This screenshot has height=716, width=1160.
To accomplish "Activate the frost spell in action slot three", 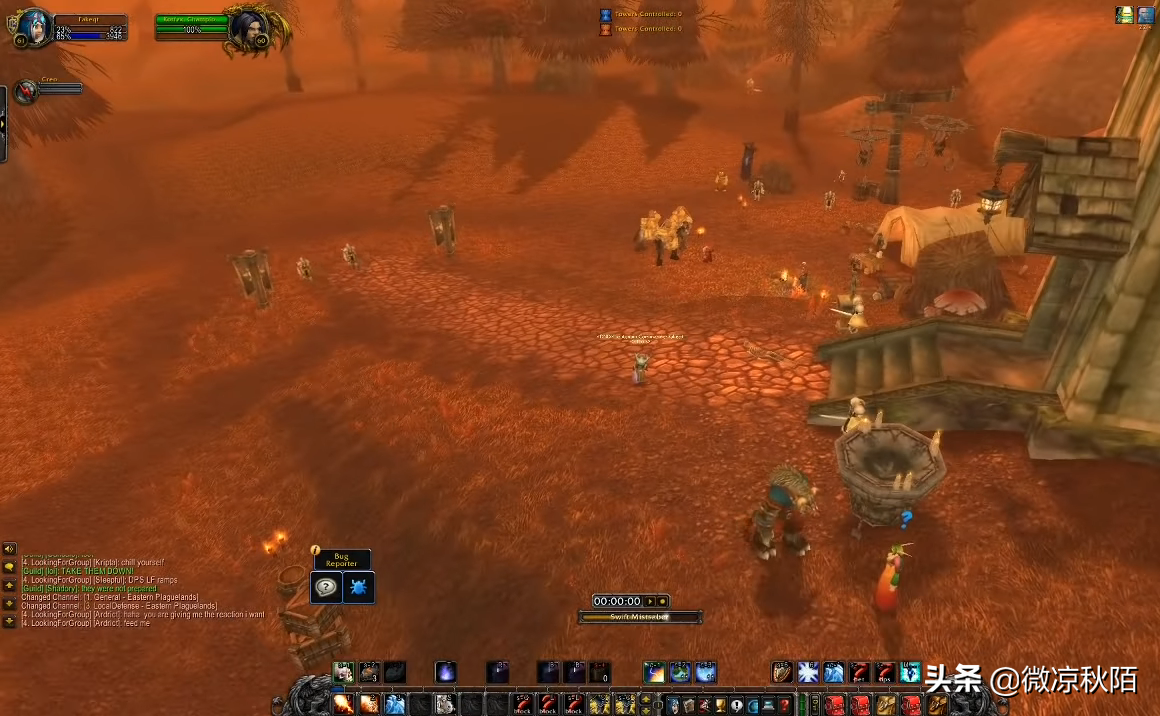I will 395,704.
